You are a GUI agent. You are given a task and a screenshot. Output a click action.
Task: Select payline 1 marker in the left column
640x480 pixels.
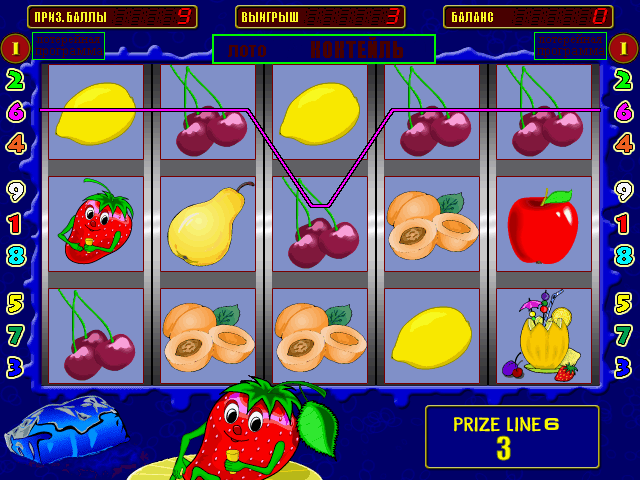tap(16, 223)
